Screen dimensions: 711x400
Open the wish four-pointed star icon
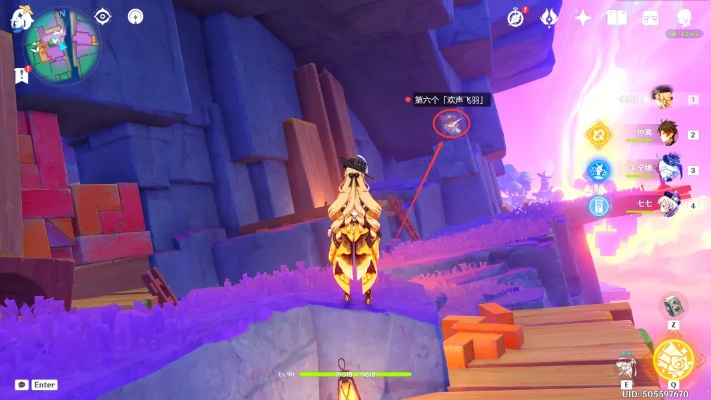pos(583,17)
